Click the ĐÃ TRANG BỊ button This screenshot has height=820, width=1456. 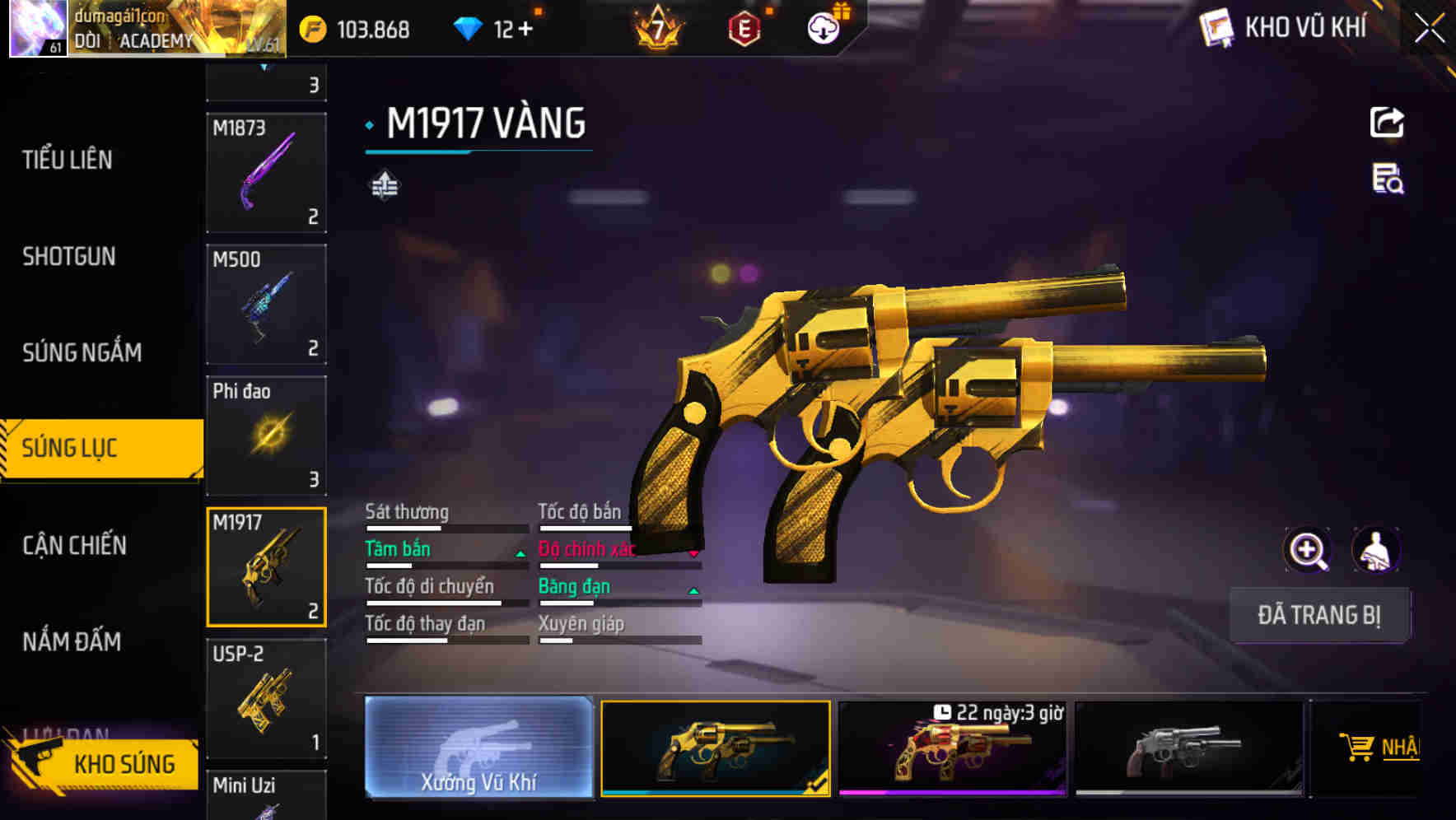[1318, 615]
